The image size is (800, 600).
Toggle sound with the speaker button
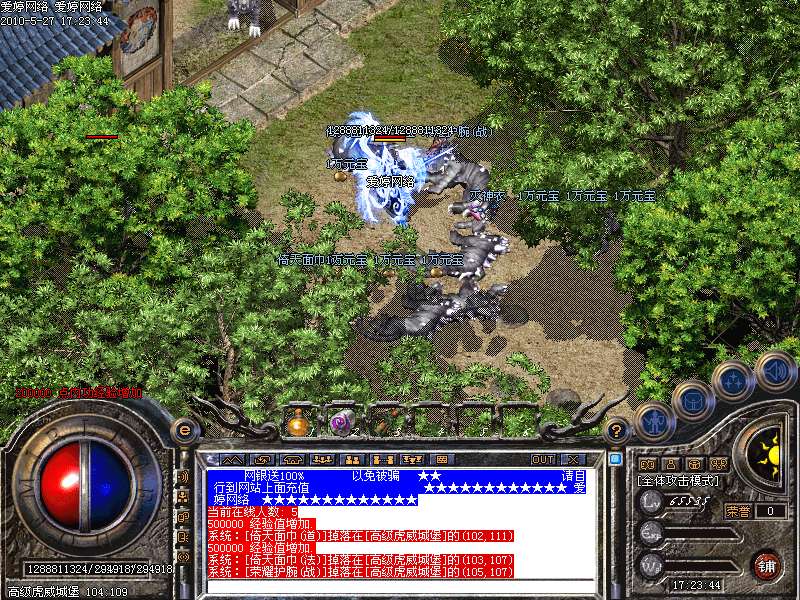pos(775,371)
